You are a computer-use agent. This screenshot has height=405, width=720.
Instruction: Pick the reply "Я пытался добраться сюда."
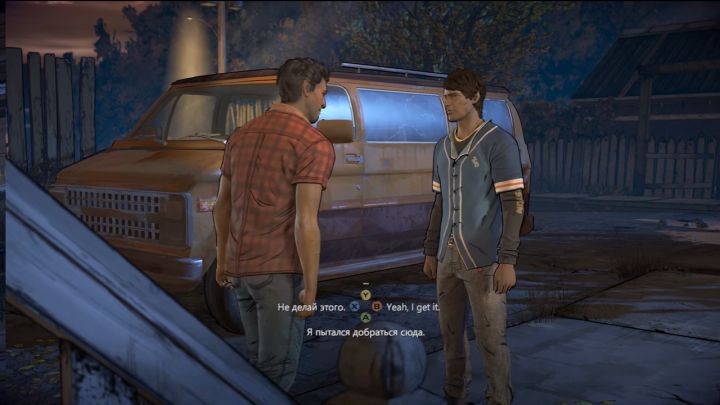pos(365,331)
